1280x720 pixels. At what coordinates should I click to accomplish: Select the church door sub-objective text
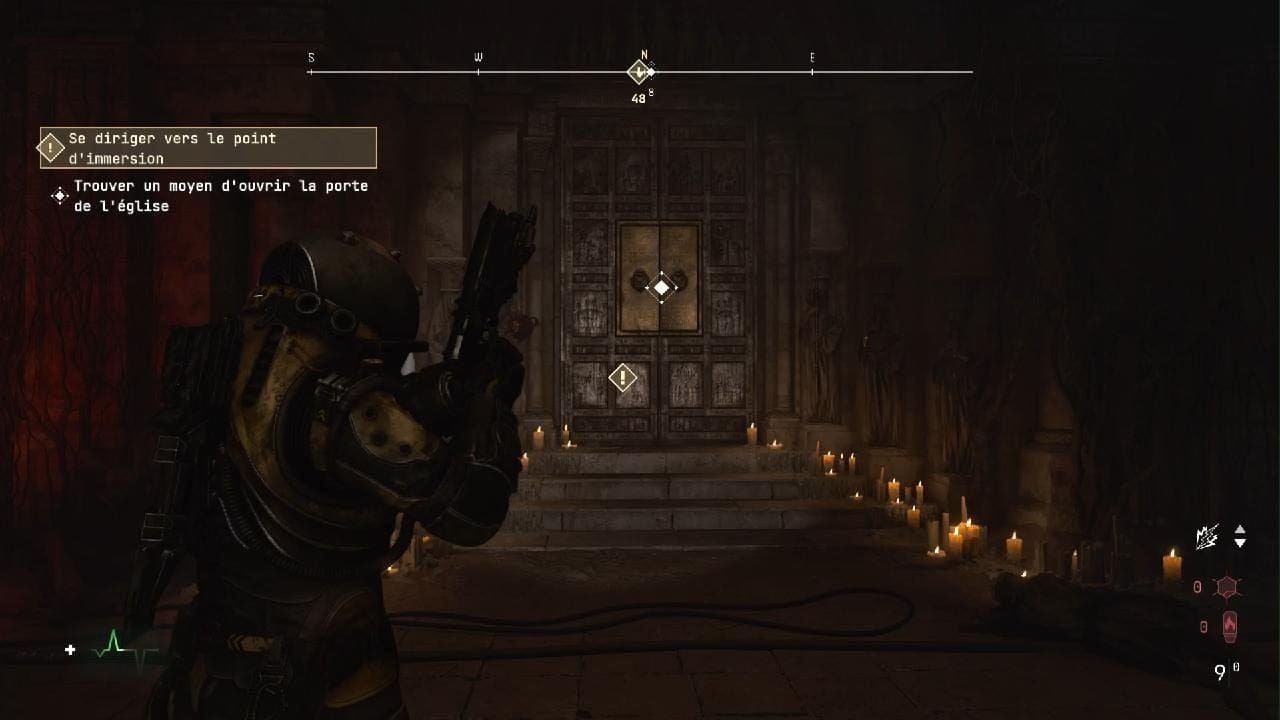click(x=220, y=196)
